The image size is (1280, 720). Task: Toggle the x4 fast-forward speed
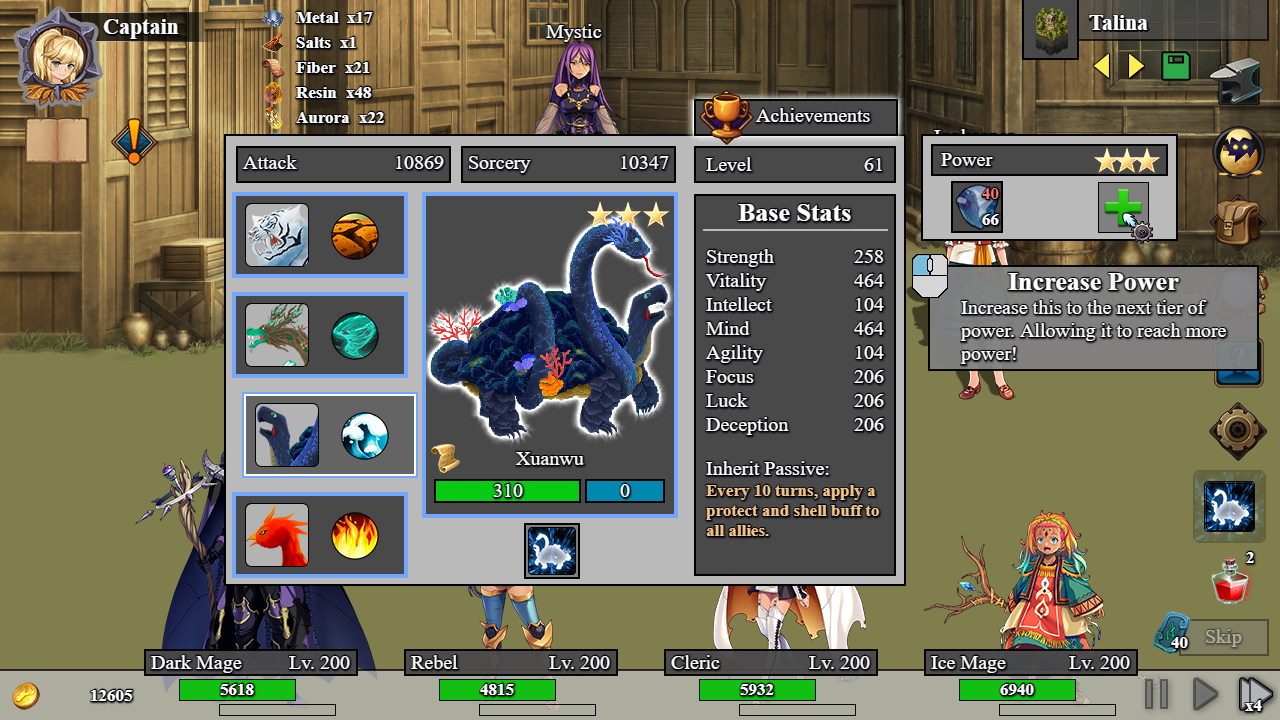1254,693
